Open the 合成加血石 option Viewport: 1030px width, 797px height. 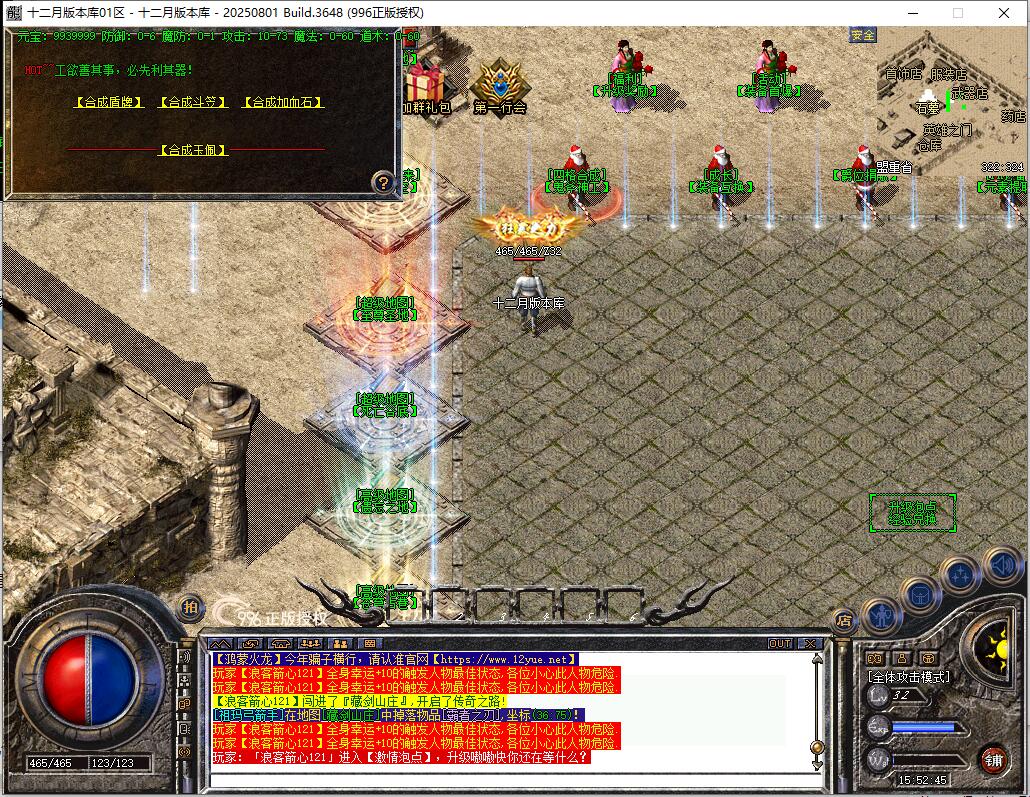tap(284, 102)
